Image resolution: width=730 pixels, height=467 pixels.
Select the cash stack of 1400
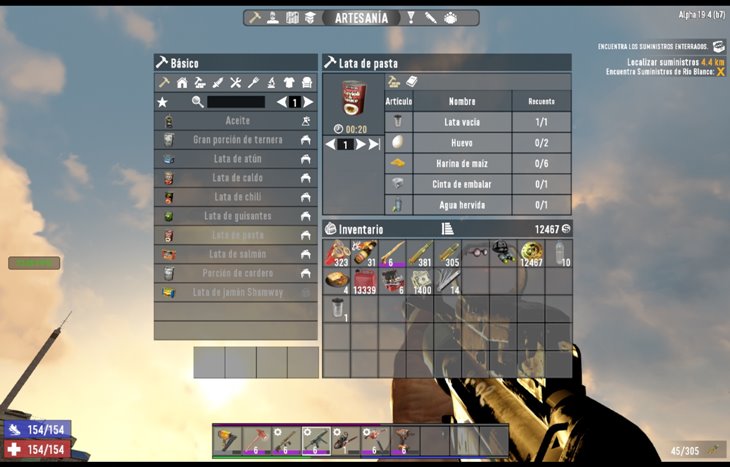point(419,281)
